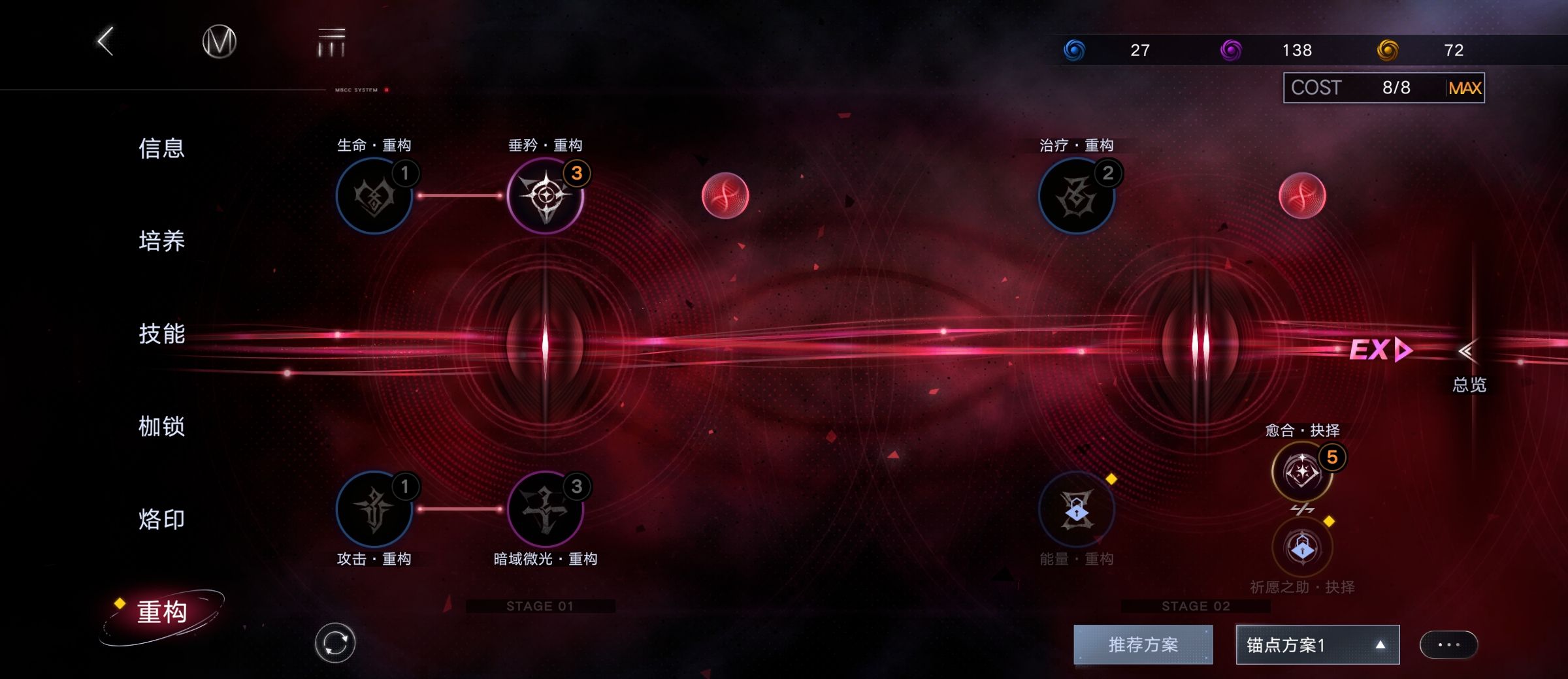Expand the 总览 overview panel
Screen dimensions: 1568x679
coord(1468,366)
